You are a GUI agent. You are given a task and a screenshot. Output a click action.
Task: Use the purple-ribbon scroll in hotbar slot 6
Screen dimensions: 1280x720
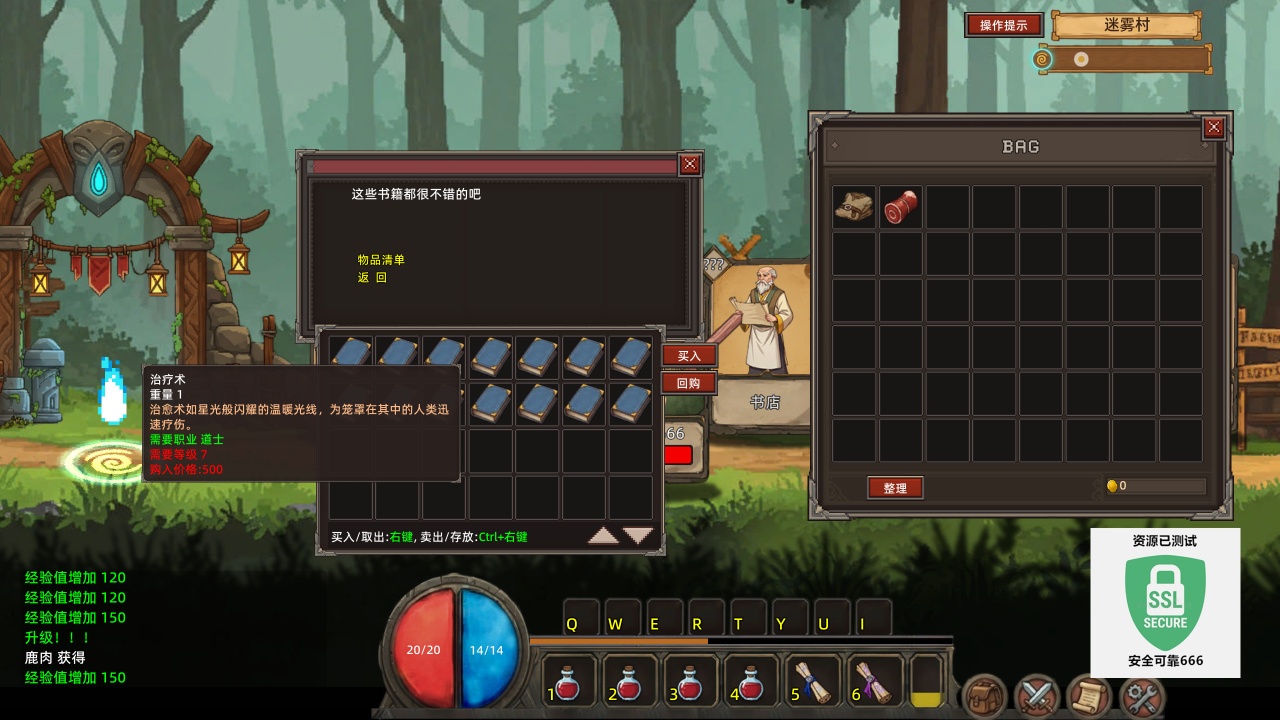872,683
